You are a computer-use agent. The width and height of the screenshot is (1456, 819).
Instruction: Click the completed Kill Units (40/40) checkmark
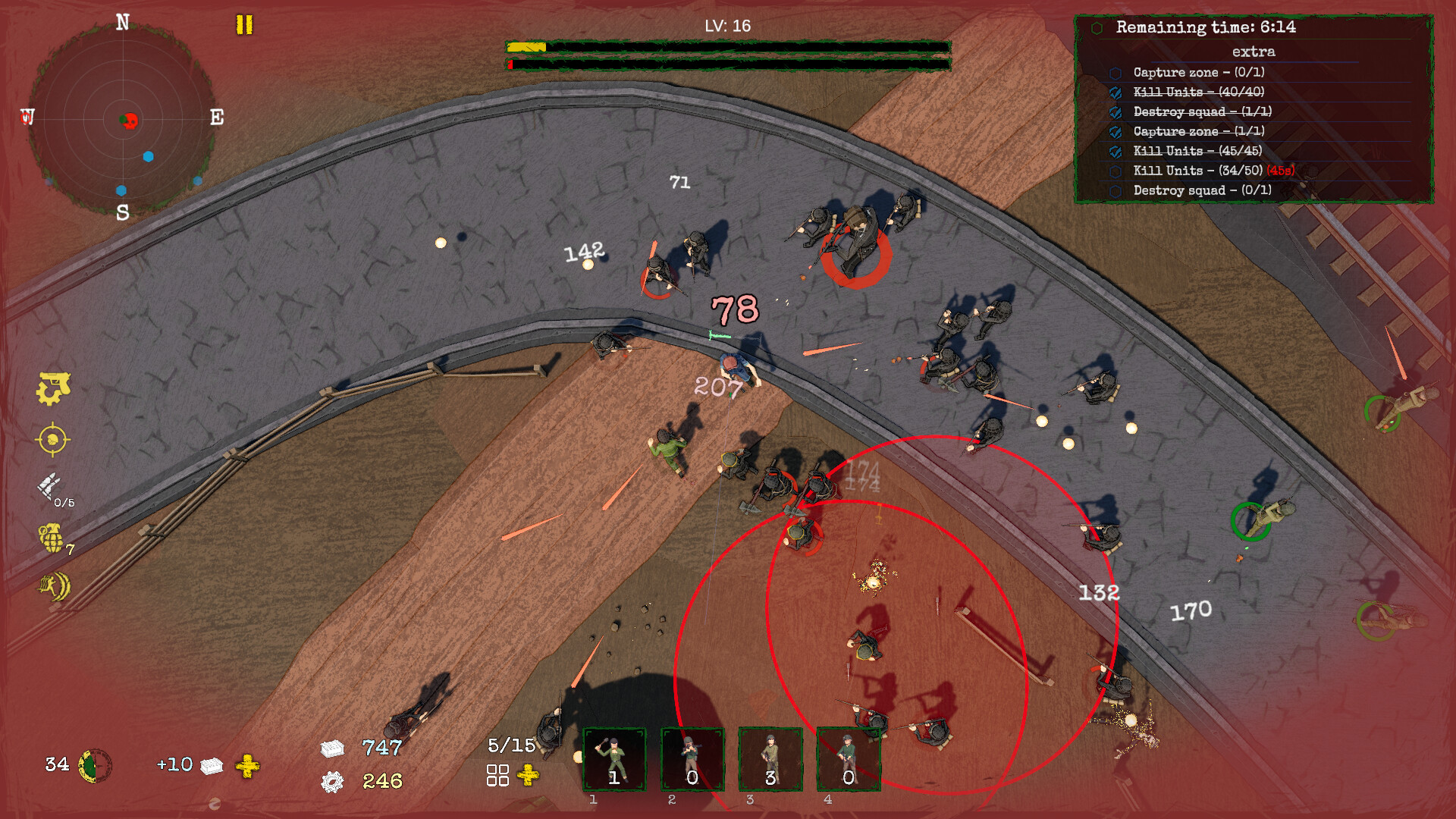point(1115,93)
